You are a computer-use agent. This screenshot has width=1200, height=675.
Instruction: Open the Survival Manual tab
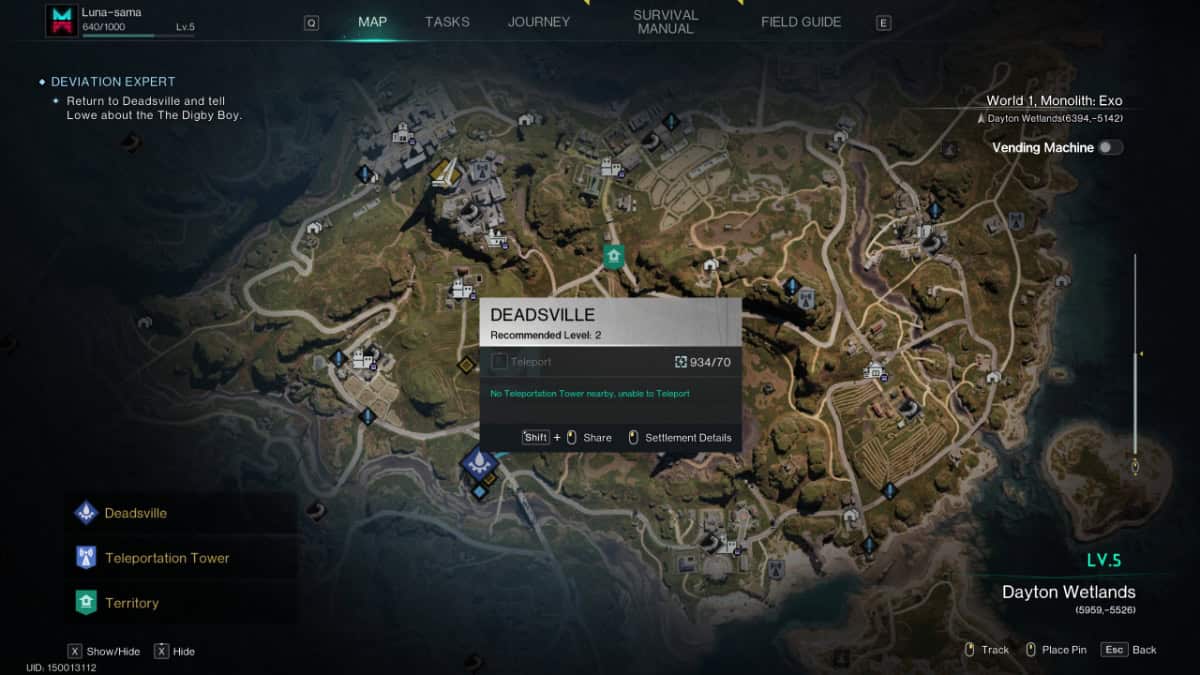click(x=665, y=22)
